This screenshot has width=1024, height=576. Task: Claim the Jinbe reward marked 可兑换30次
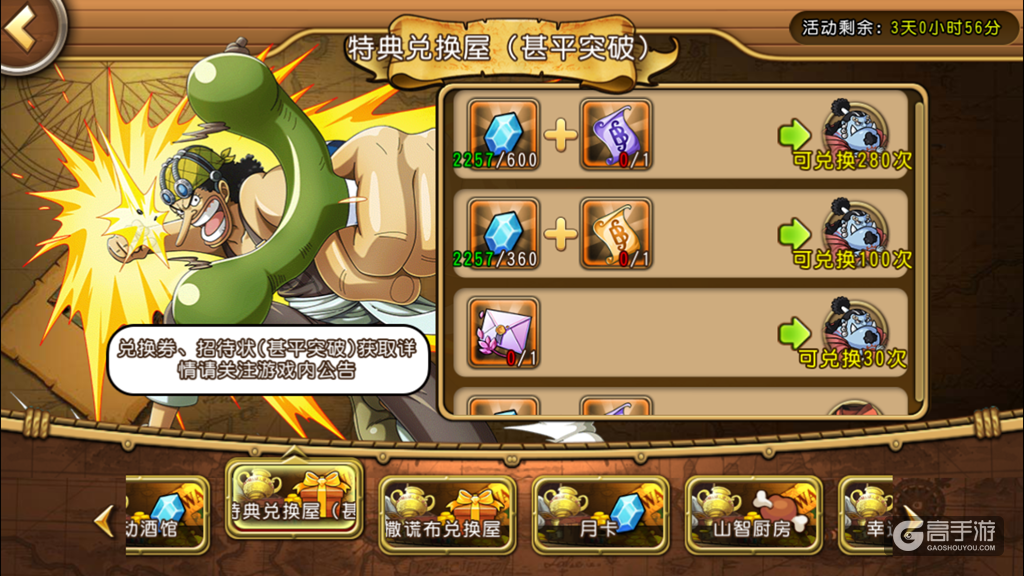click(x=850, y=334)
